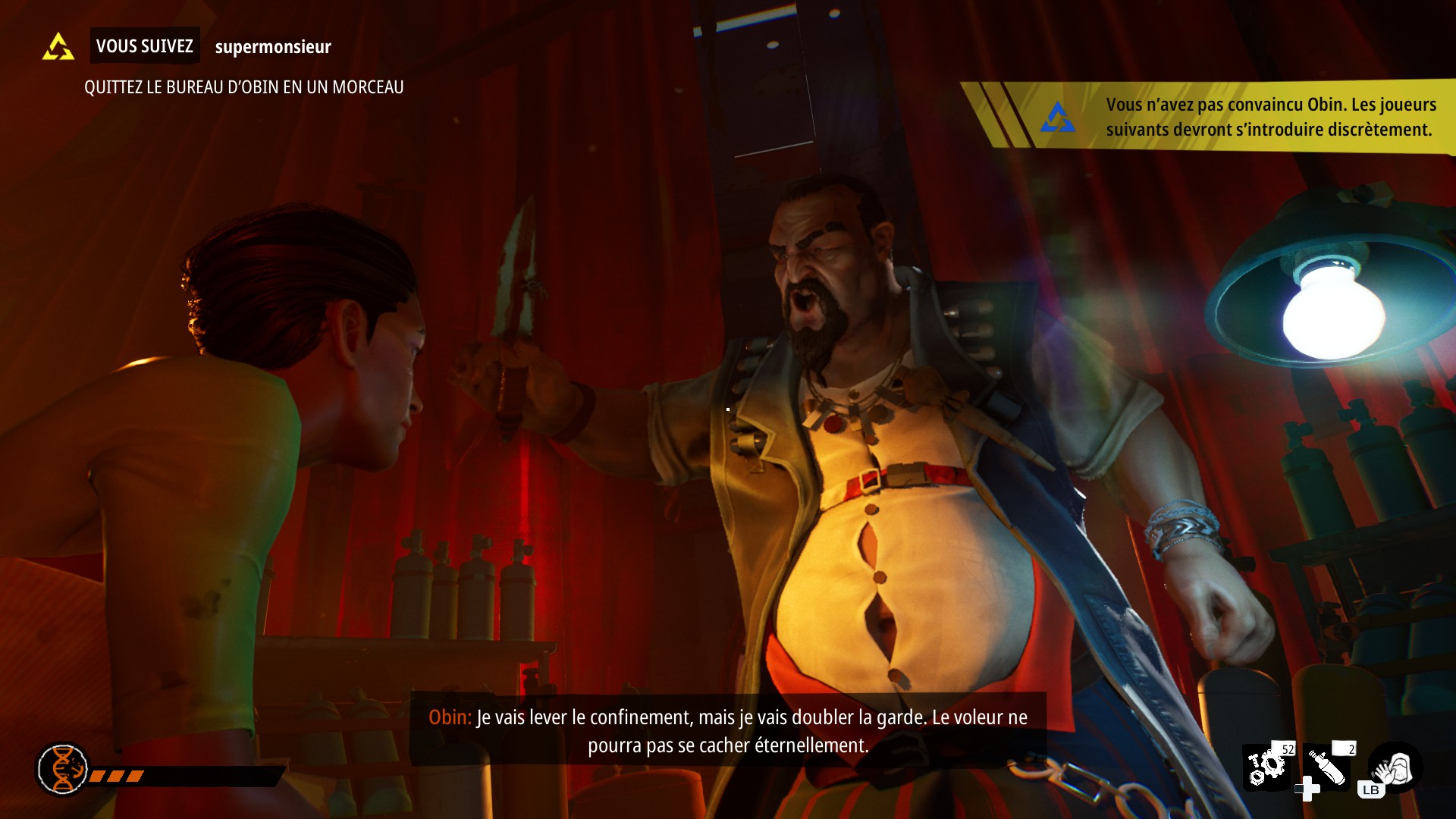Screen dimensions: 1456x819
Task: Select the followed player name supermonsieur
Action: pos(273,47)
